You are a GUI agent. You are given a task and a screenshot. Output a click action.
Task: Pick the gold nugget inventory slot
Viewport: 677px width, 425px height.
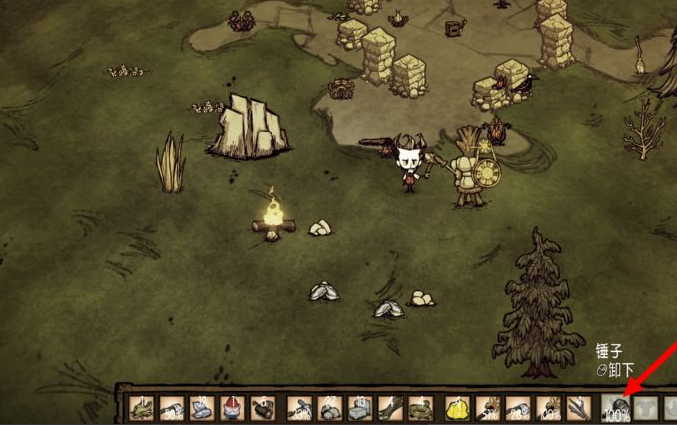[x=457, y=407]
